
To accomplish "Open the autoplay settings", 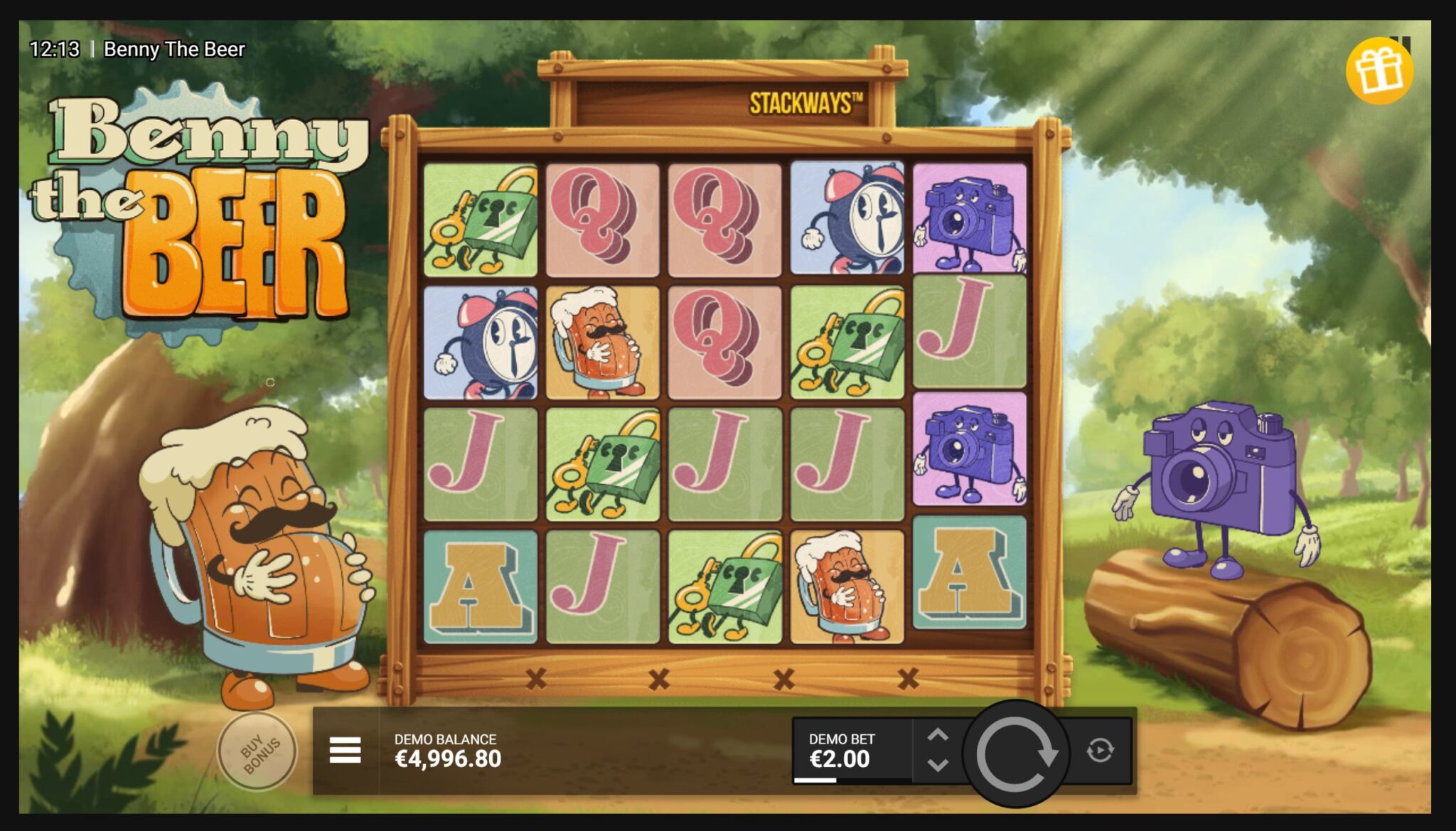I will 1100,750.
